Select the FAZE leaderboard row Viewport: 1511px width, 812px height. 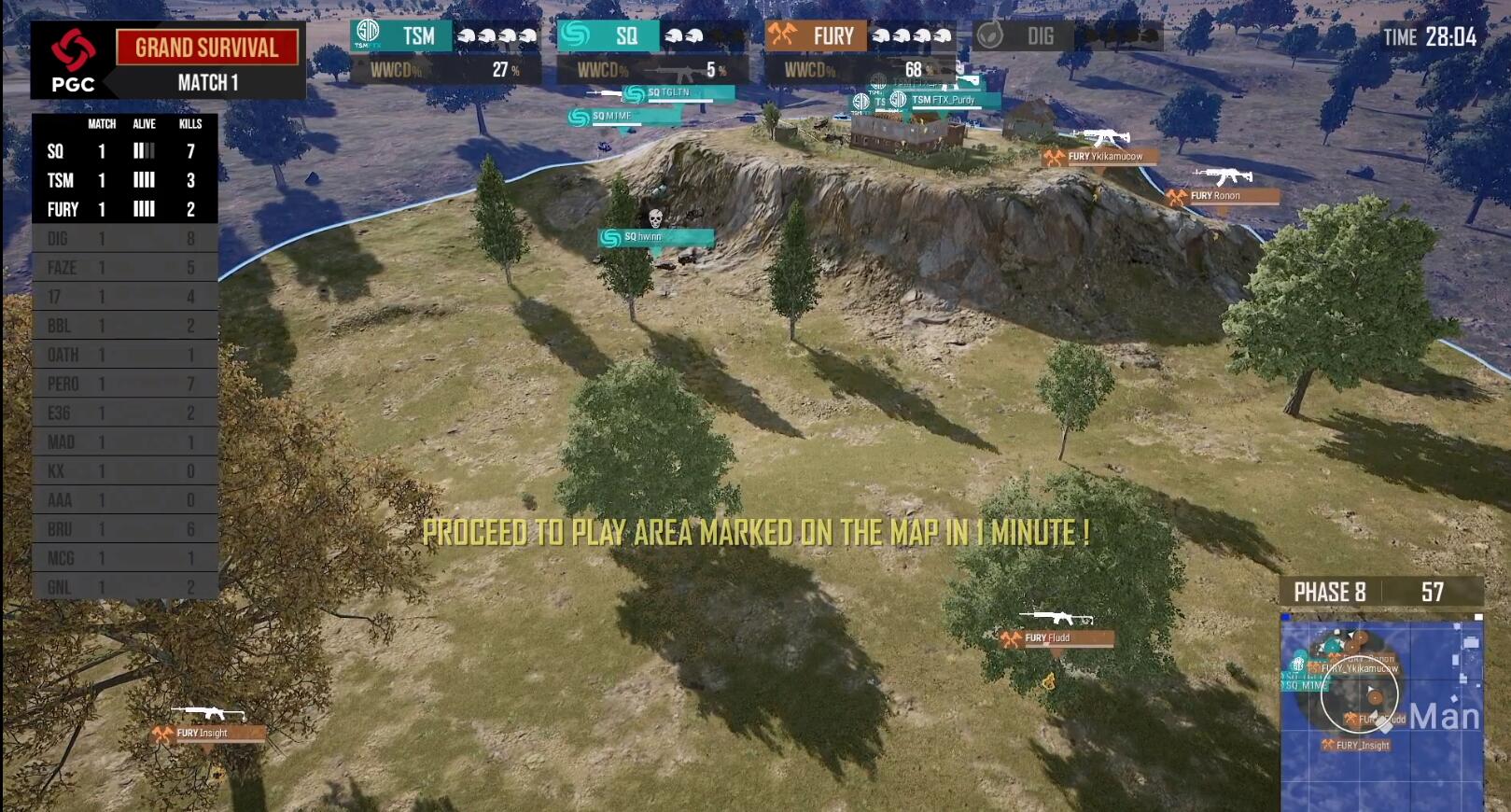coord(124,268)
